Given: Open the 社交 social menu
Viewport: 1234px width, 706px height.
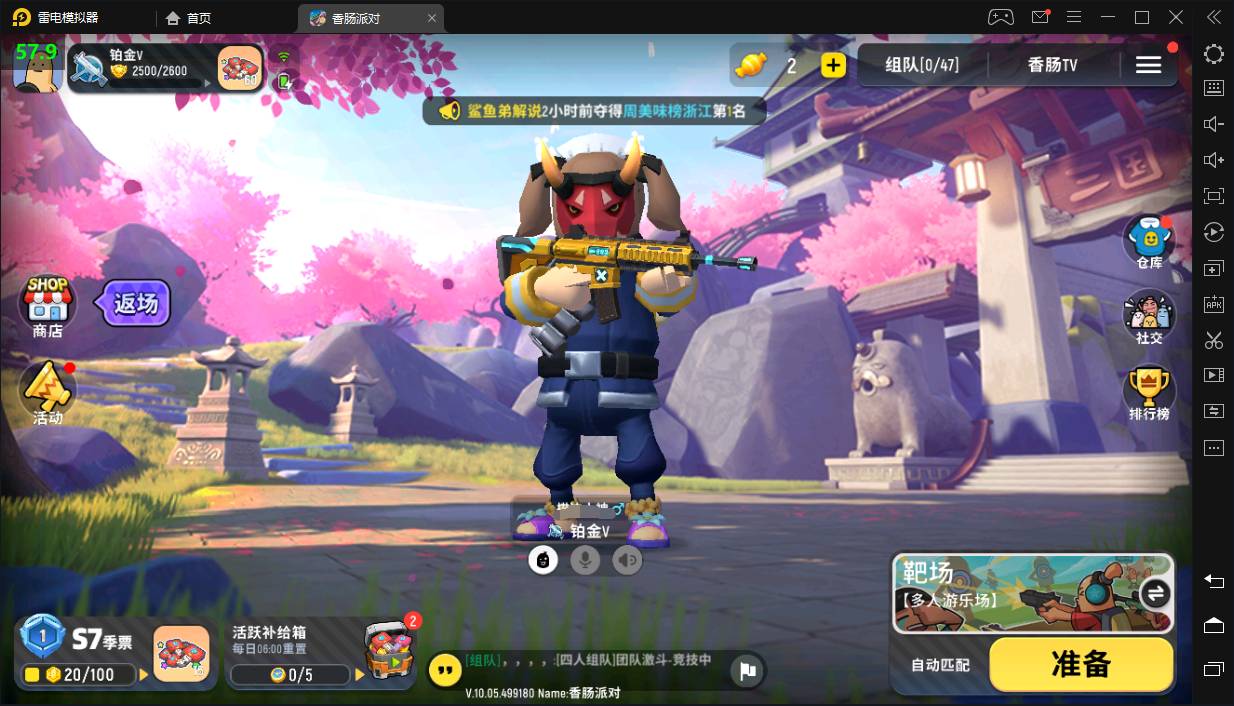Looking at the screenshot, I should [1149, 318].
